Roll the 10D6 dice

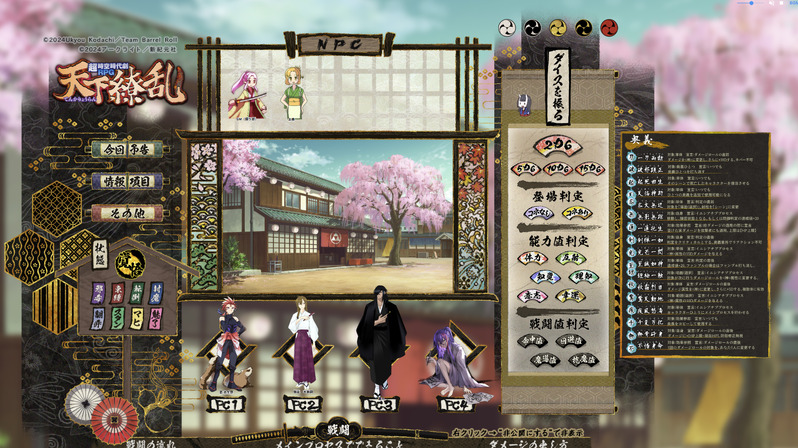[559, 168]
